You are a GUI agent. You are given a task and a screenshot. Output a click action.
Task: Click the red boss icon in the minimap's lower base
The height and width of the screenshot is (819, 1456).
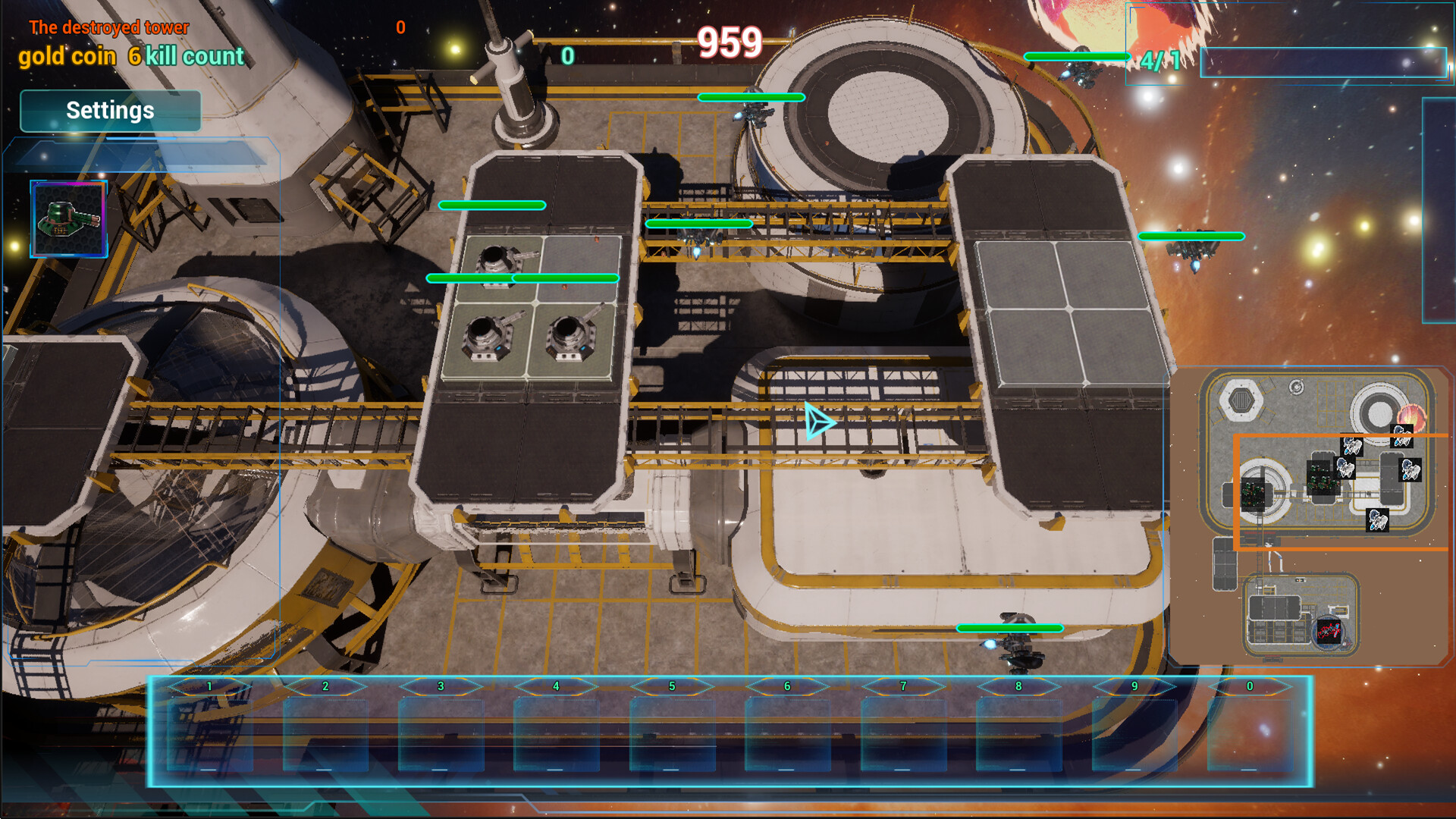1329,632
